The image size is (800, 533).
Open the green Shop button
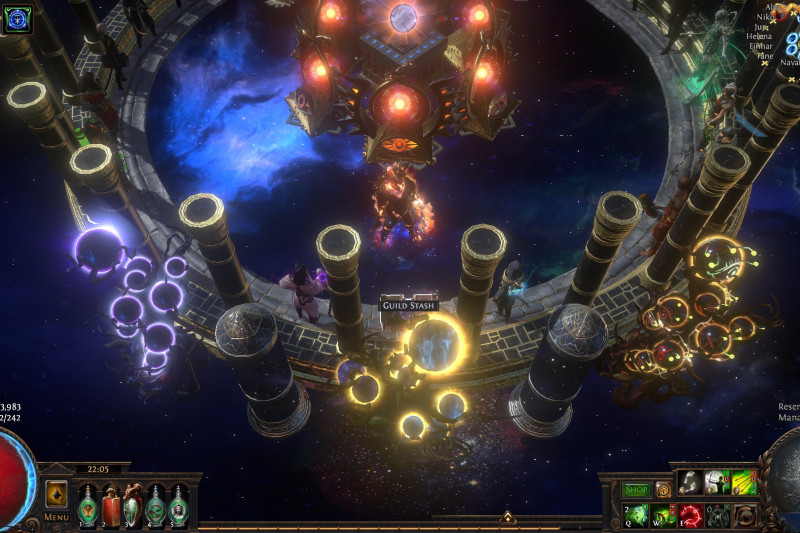(636, 490)
